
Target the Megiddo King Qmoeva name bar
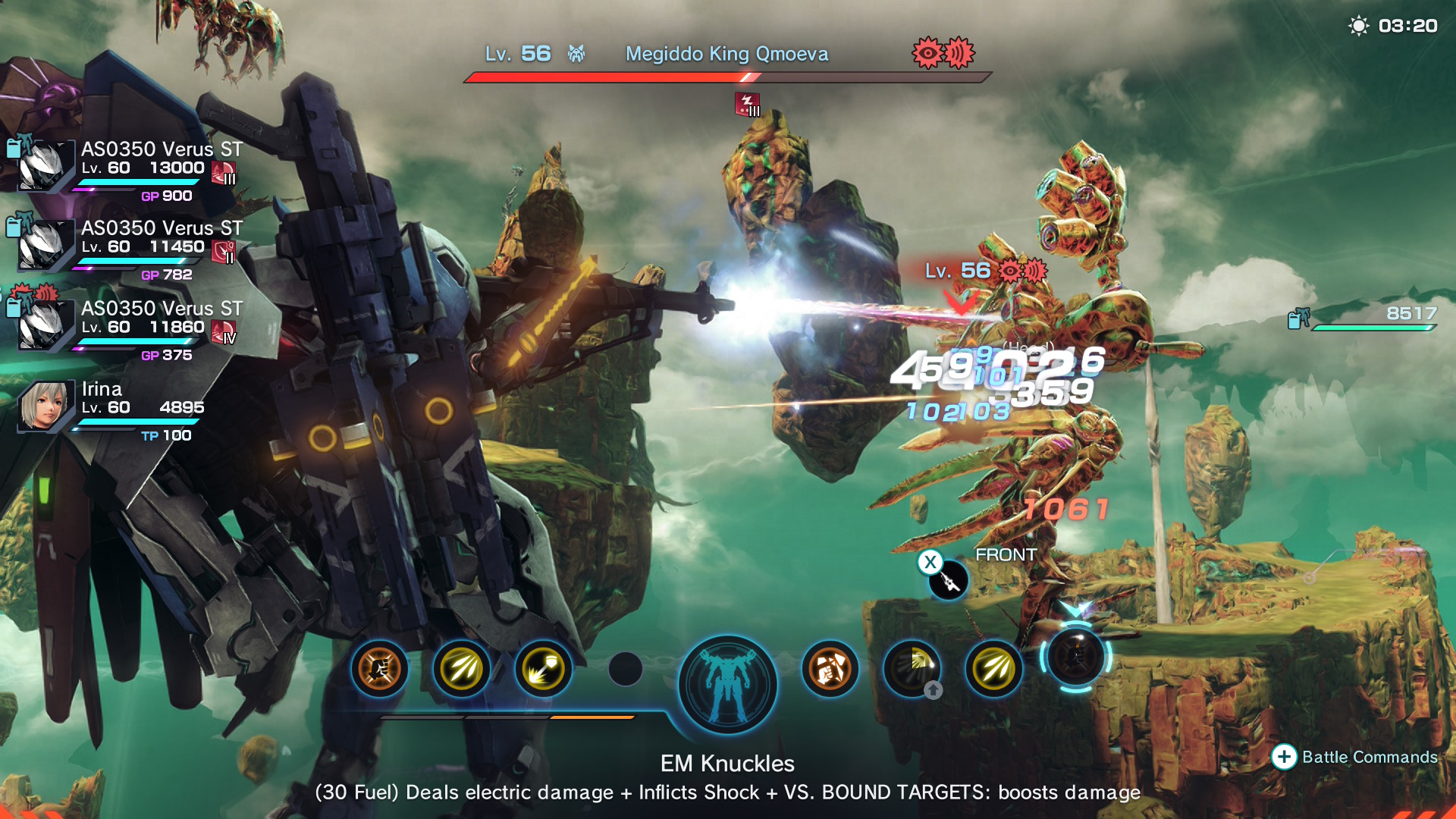tap(726, 55)
